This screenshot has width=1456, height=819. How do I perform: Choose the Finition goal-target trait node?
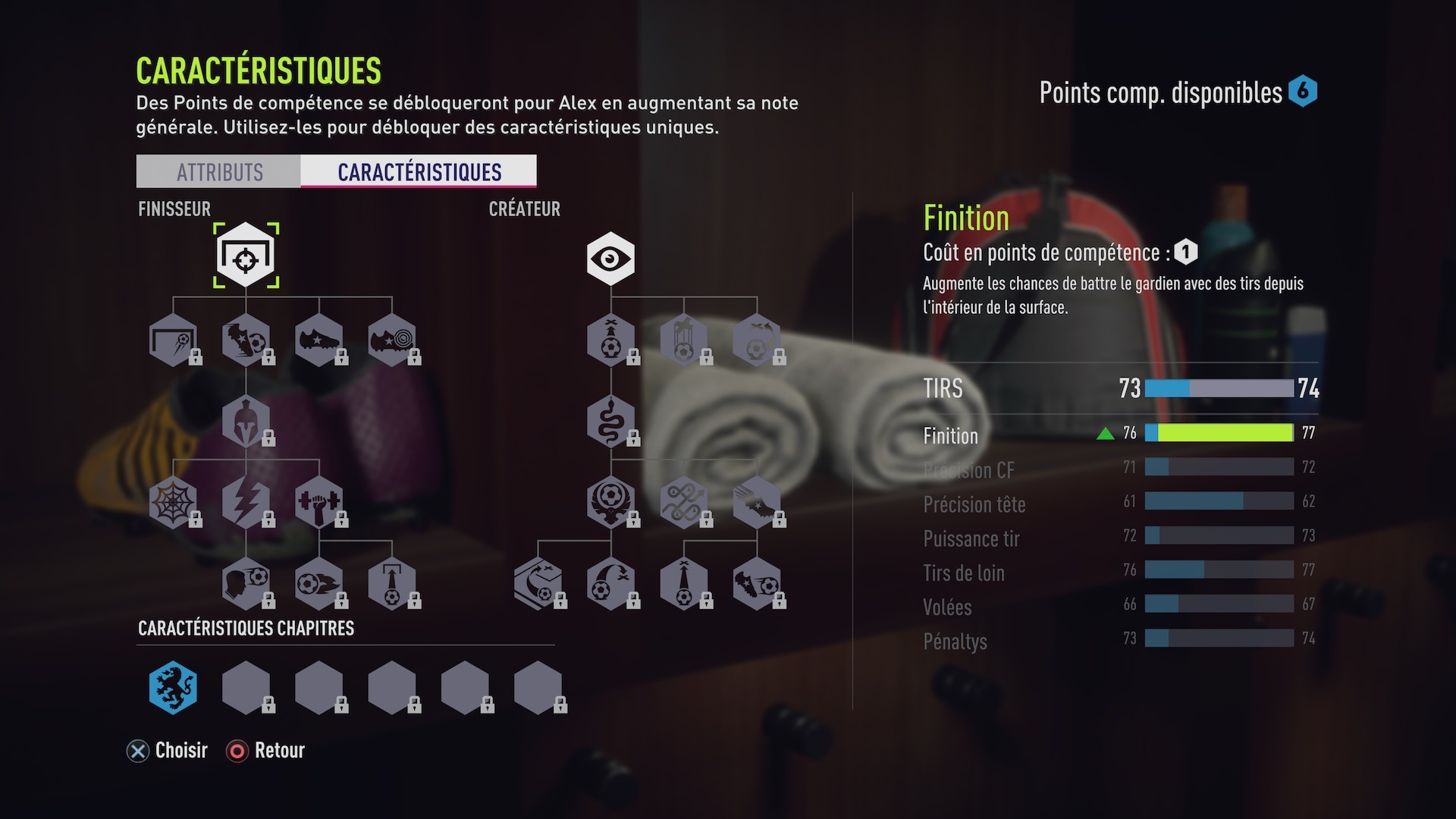coord(246,256)
